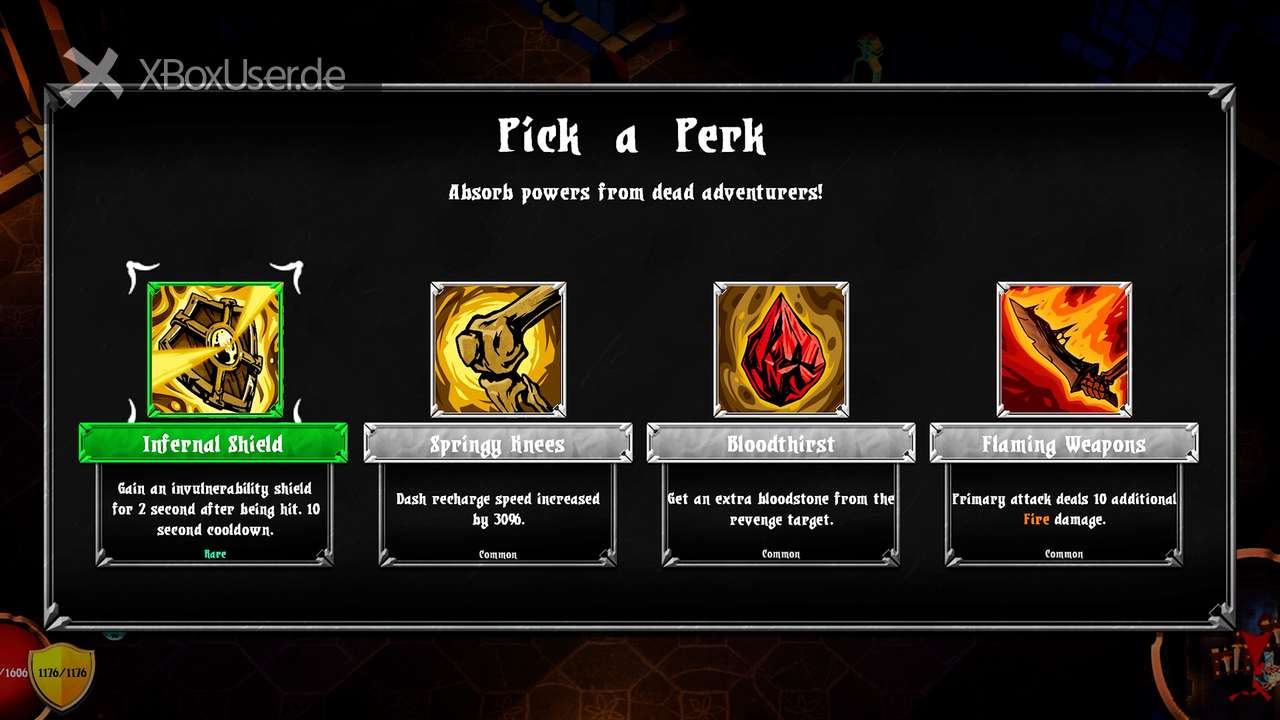1280x720 pixels.
Task: Click the dash recharge speed description box
Action: tap(497, 514)
